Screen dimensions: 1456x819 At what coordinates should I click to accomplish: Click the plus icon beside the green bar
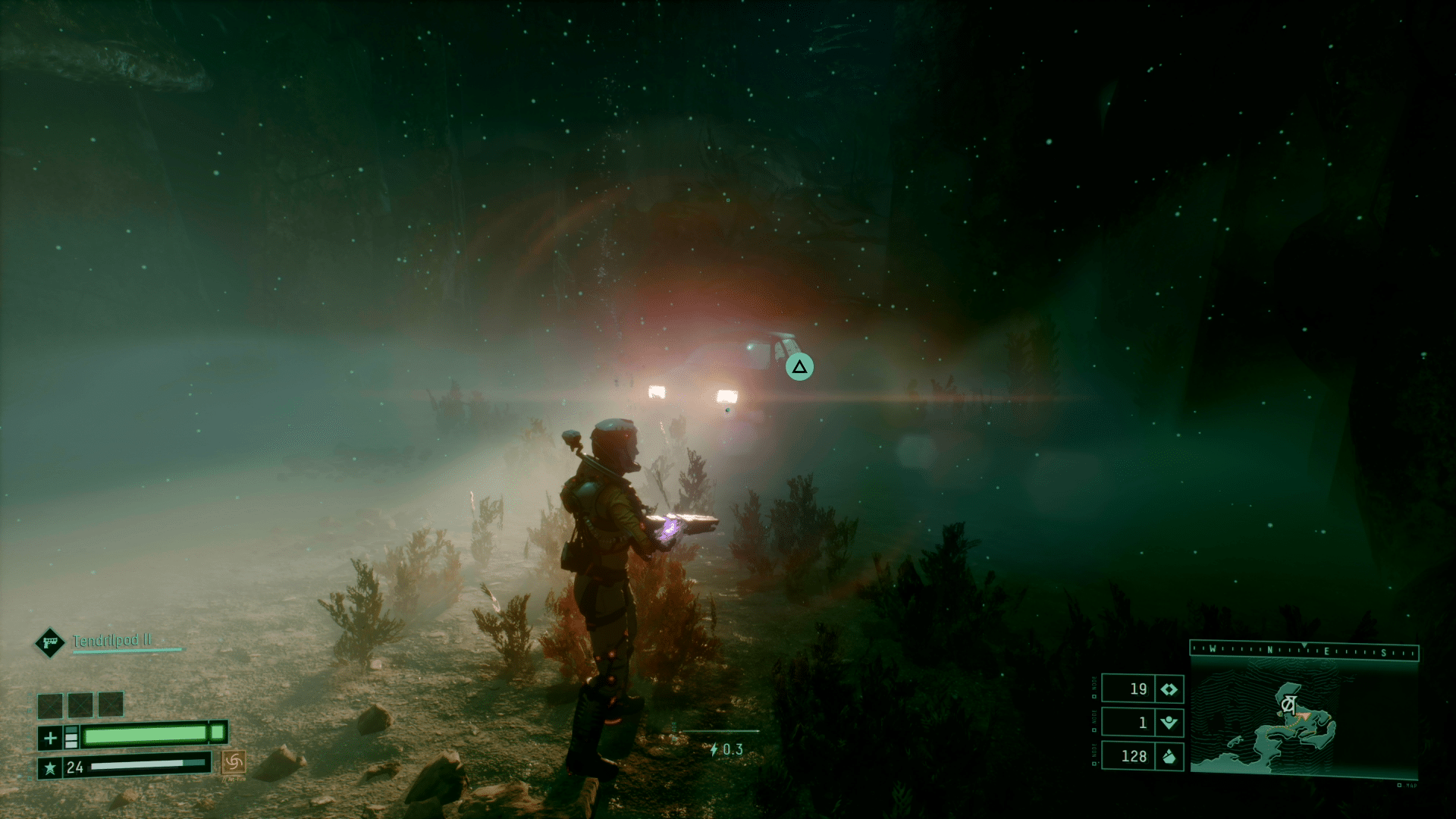[51, 737]
